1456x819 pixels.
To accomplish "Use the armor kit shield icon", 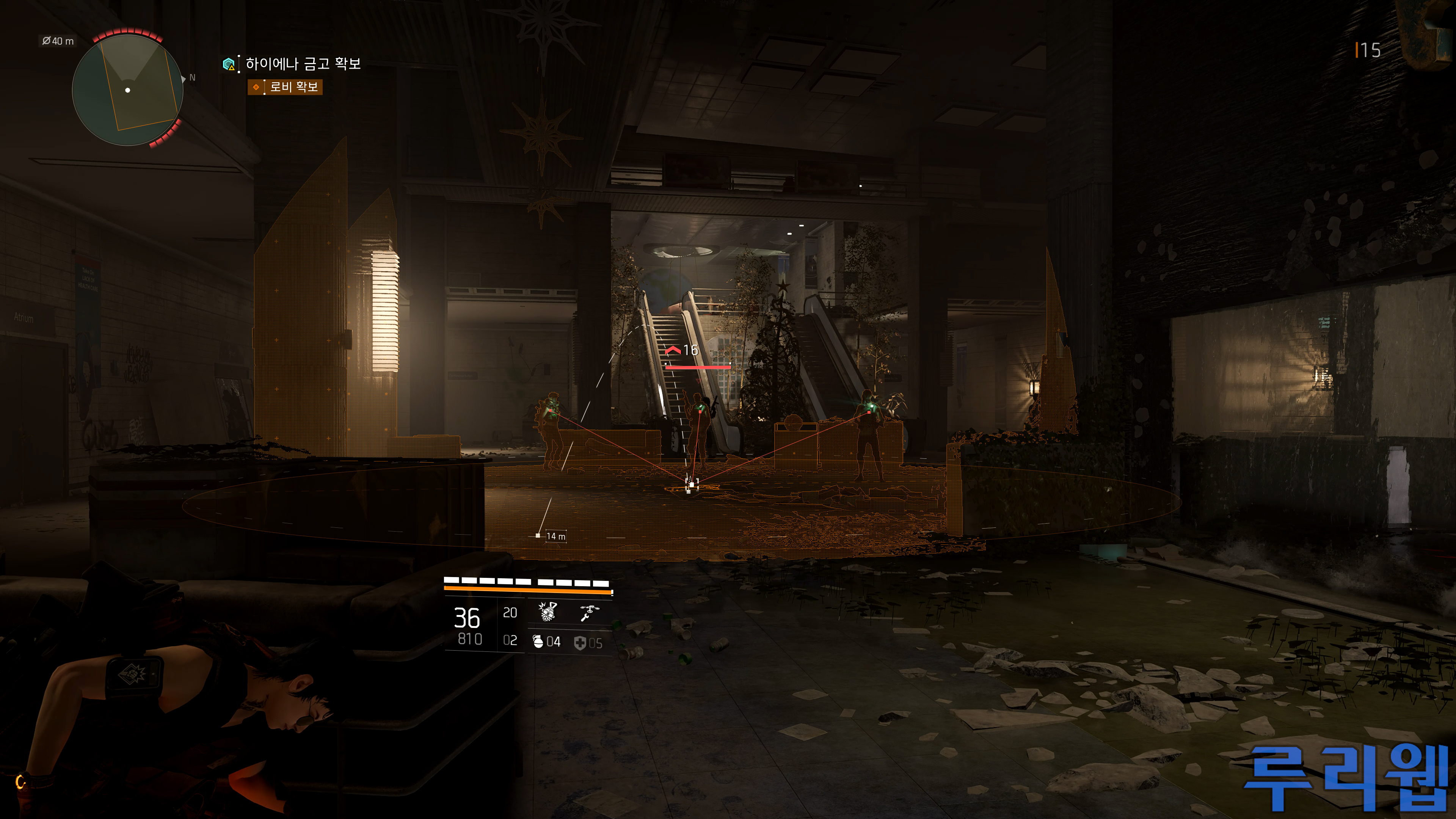I will (580, 643).
